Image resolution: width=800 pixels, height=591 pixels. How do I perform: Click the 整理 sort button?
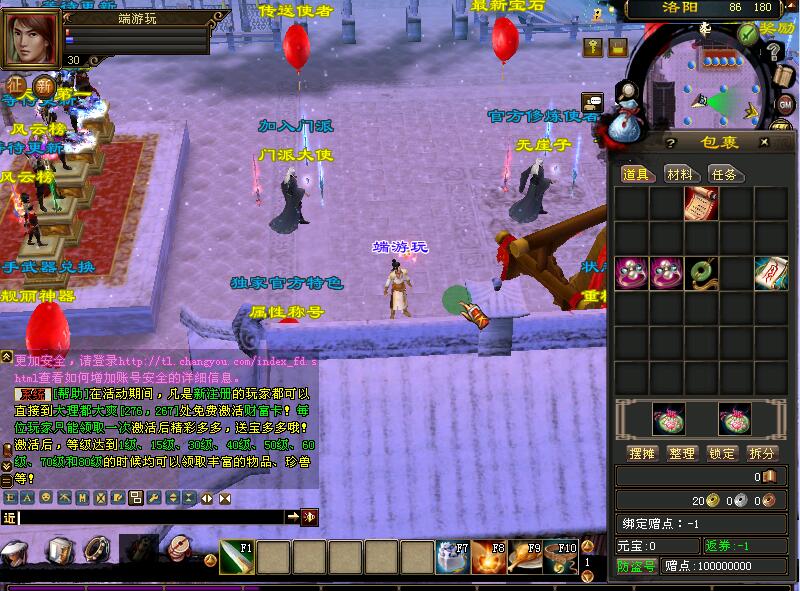[x=682, y=453]
